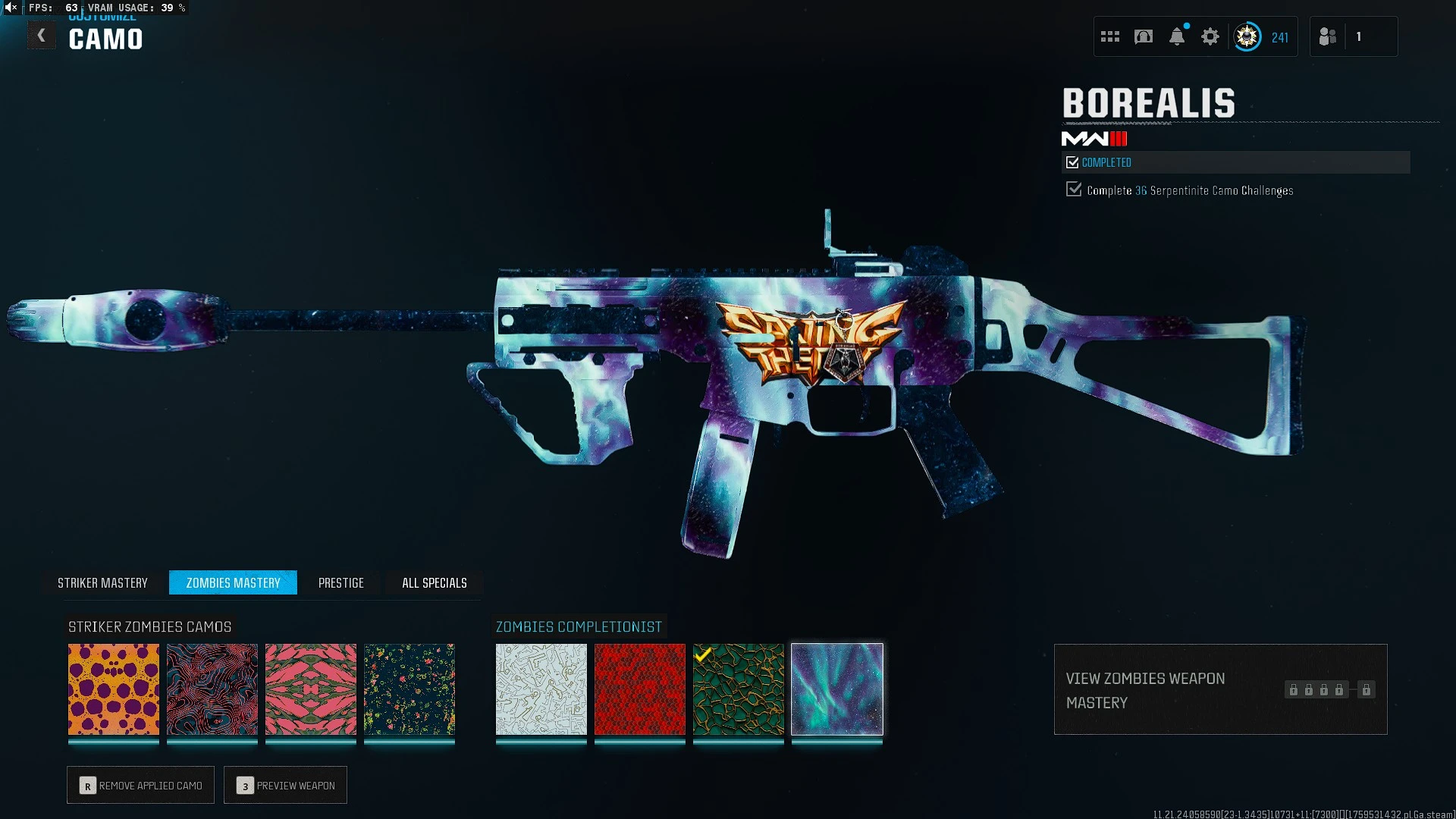Select the red topographic lines camo
This screenshot has height=819, width=1456.
tap(212, 689)
